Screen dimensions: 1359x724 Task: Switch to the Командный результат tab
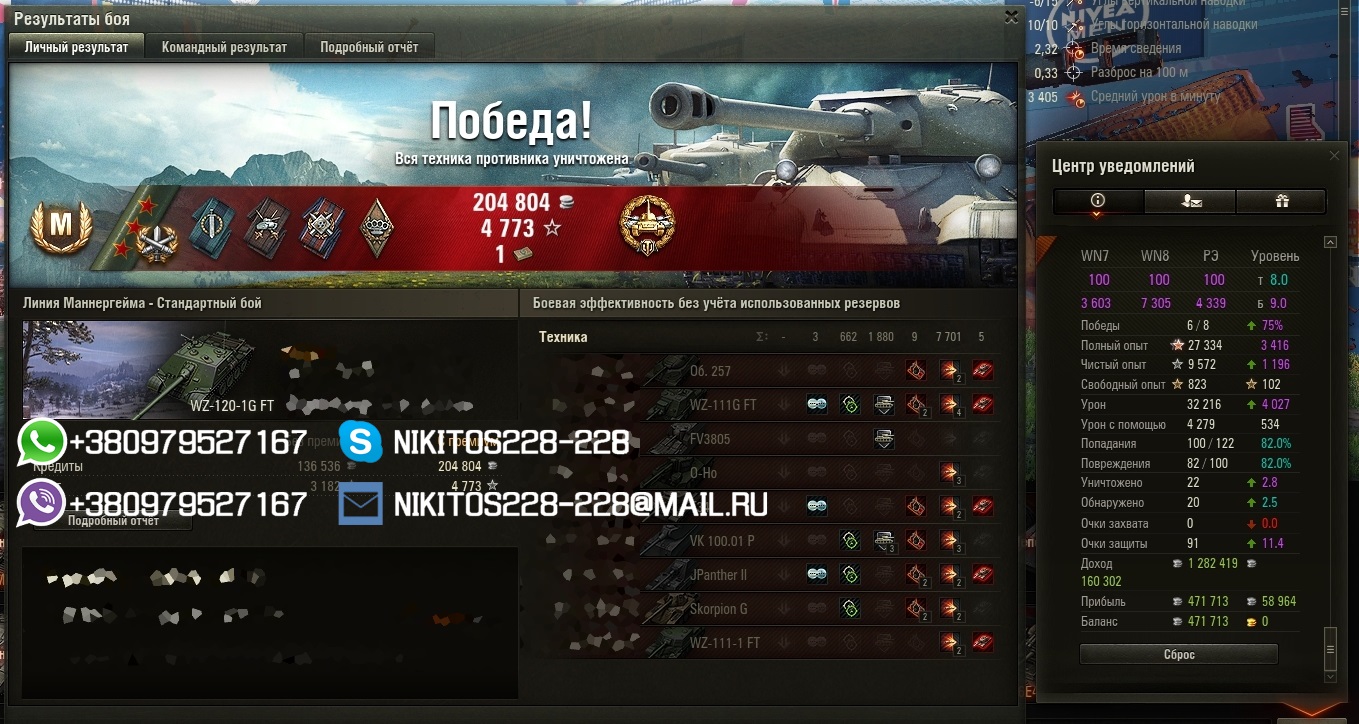tap(224, 47)
